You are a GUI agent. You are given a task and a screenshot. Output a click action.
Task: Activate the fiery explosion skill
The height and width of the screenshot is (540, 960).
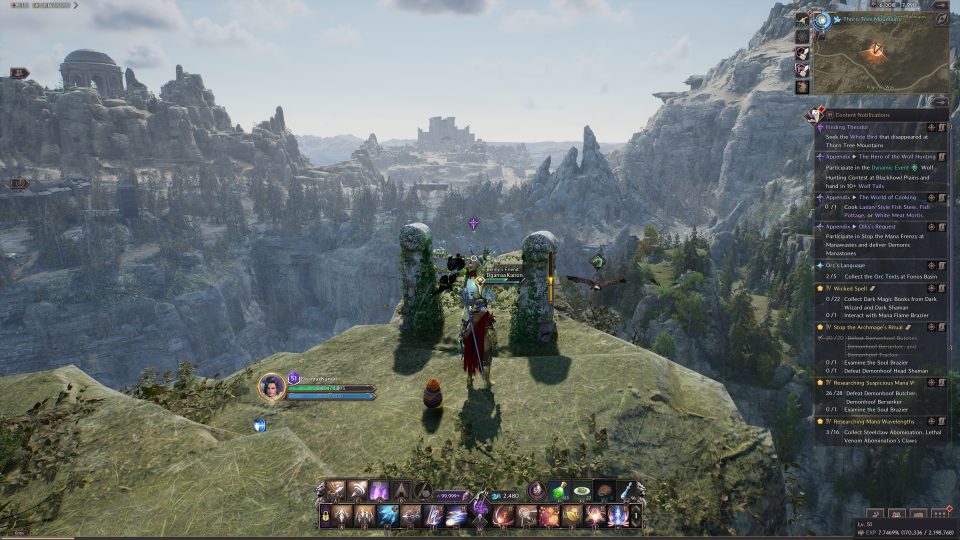(x=548, y=516)
